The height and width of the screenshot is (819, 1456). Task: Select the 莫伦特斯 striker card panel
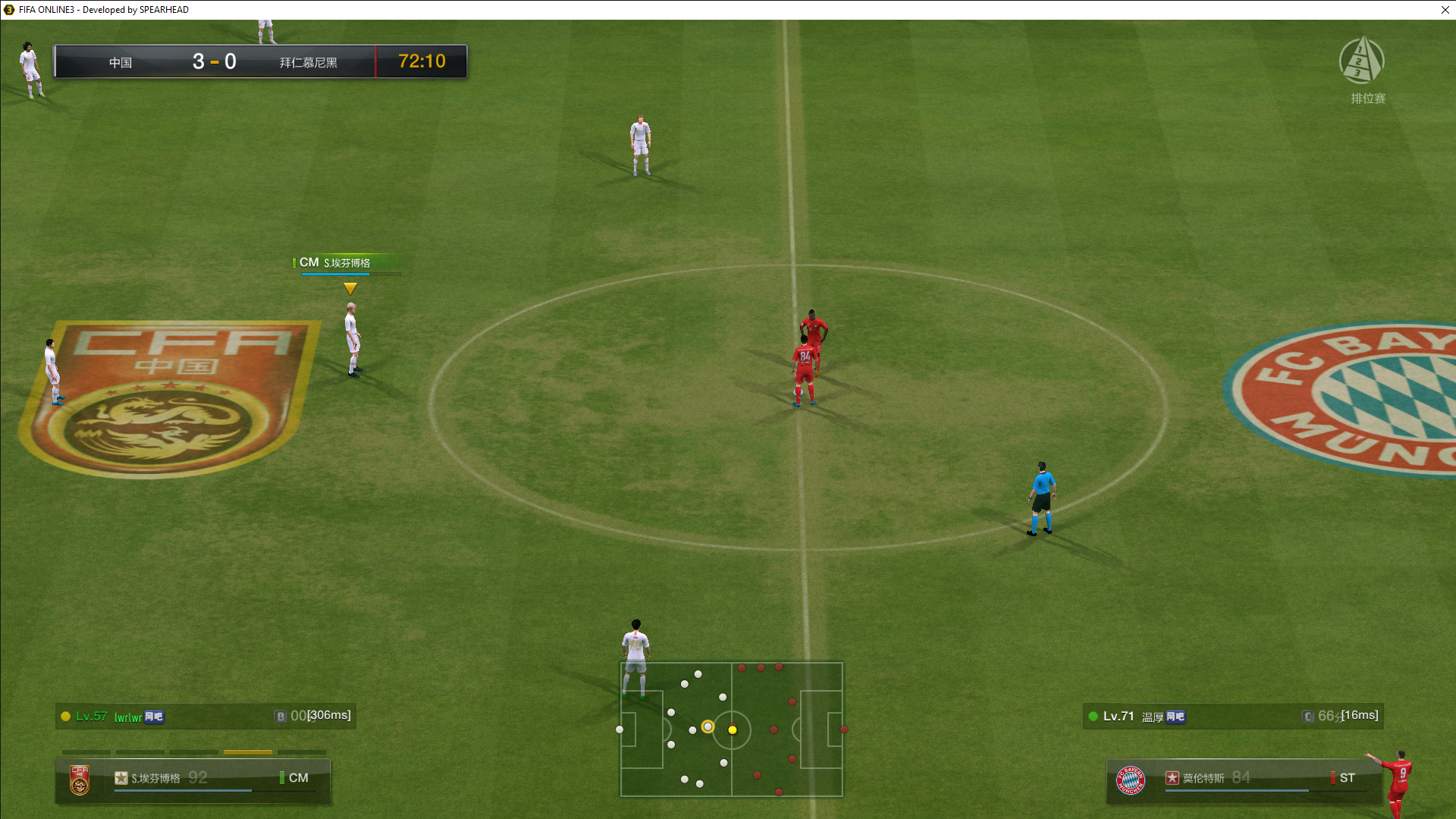[1244, 779]
